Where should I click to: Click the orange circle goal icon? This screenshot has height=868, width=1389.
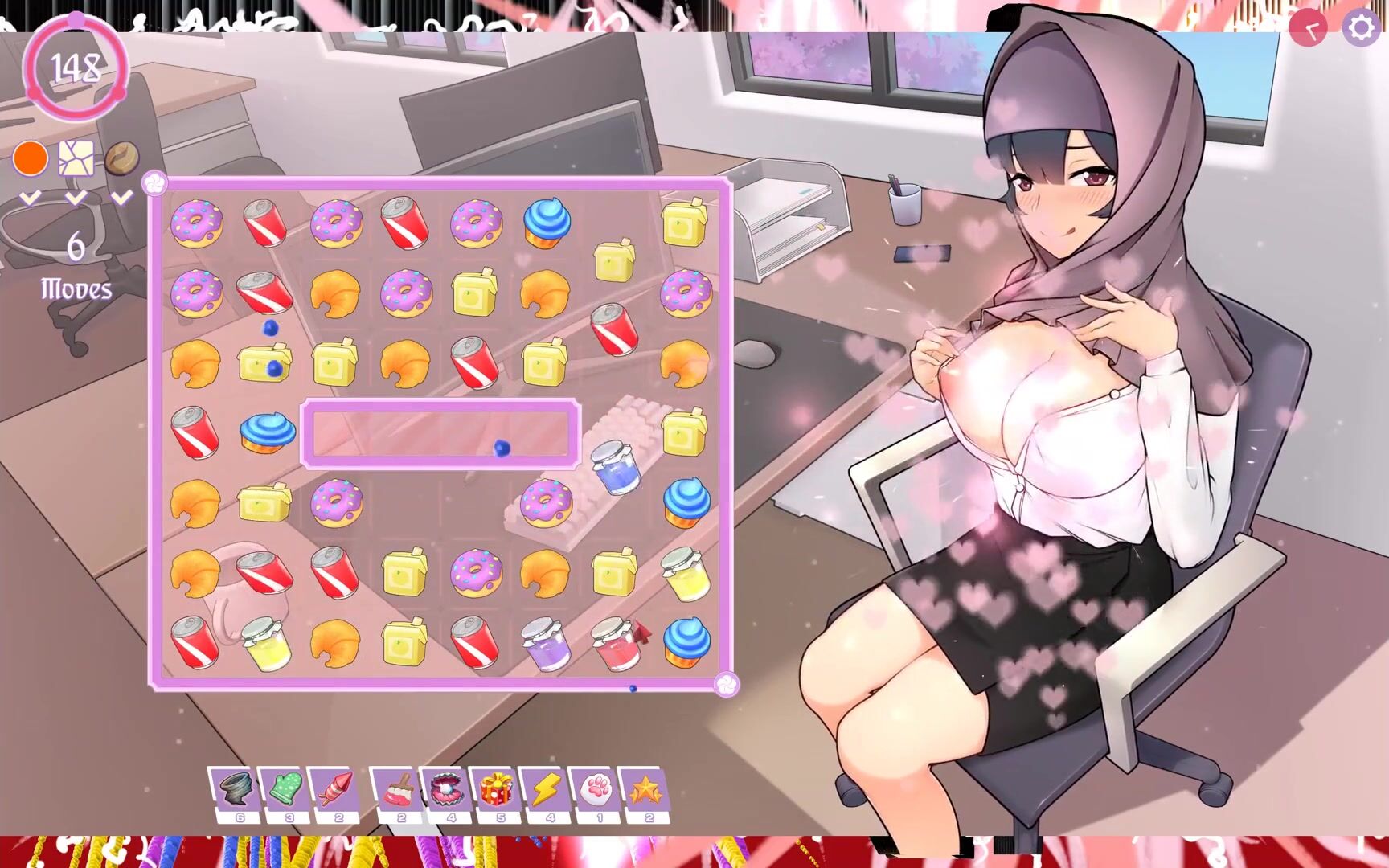31,158
